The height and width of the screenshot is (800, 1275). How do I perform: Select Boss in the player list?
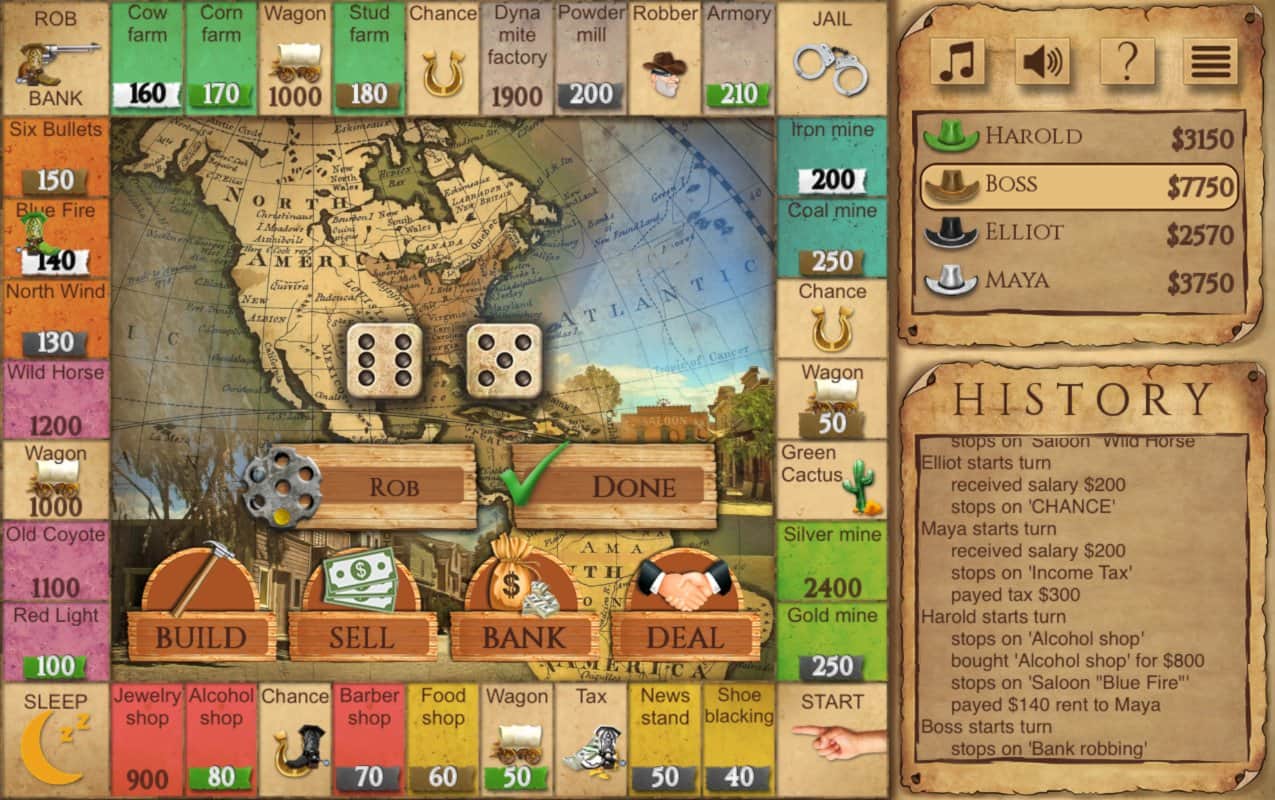(1079, 186)
